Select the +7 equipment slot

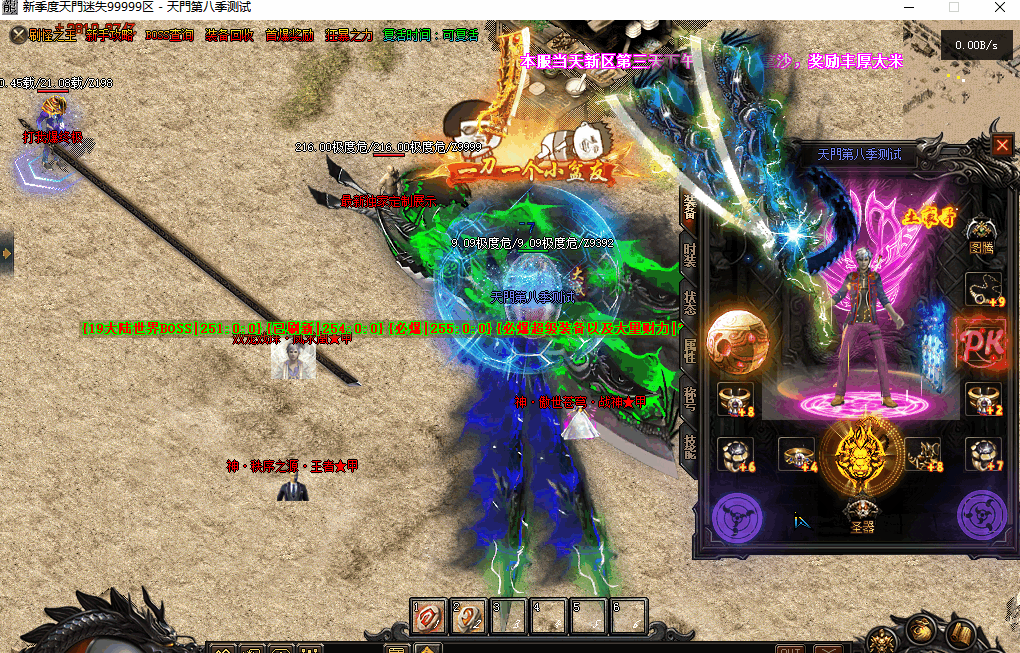[982, 455]
